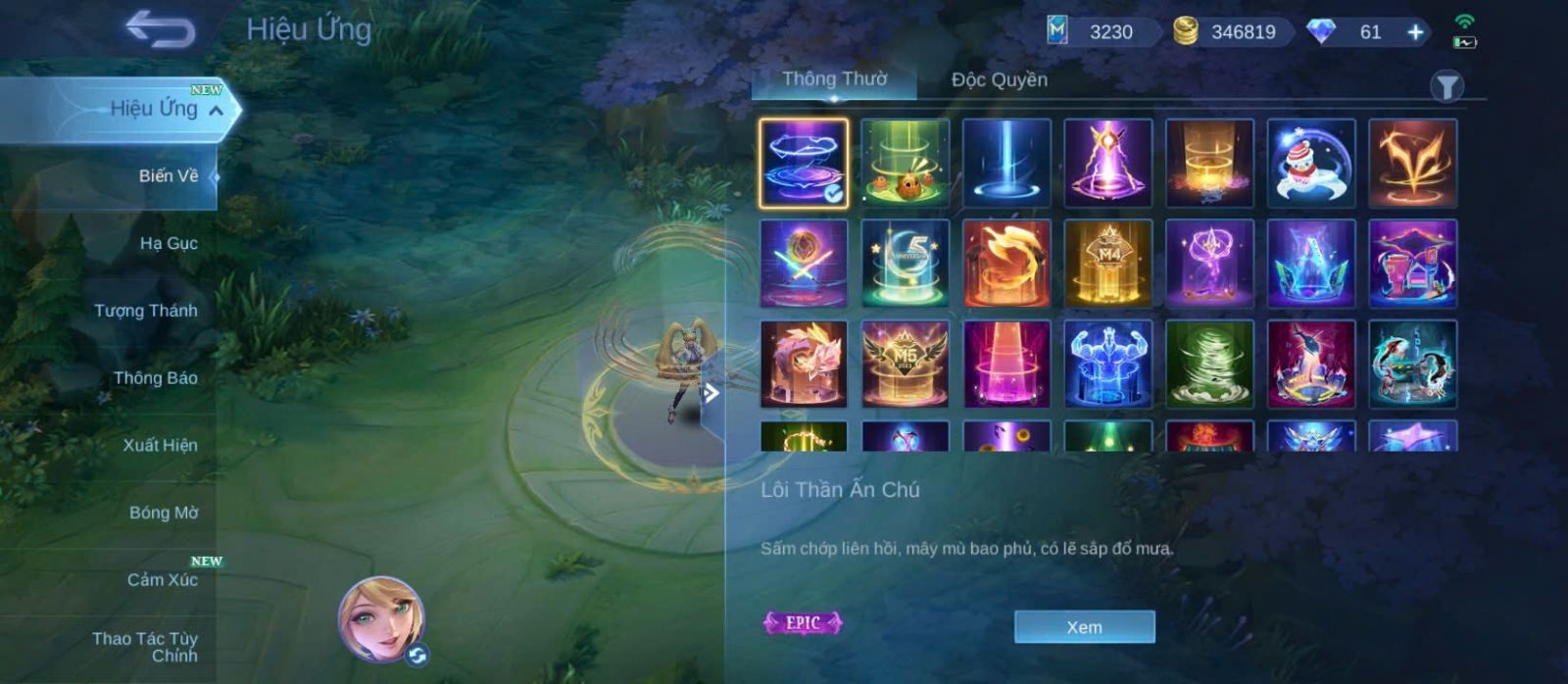Open the Bóng Mờ category
This screenshot has height=684, width=1568.
pyautogui.click(x=163, y=513)
